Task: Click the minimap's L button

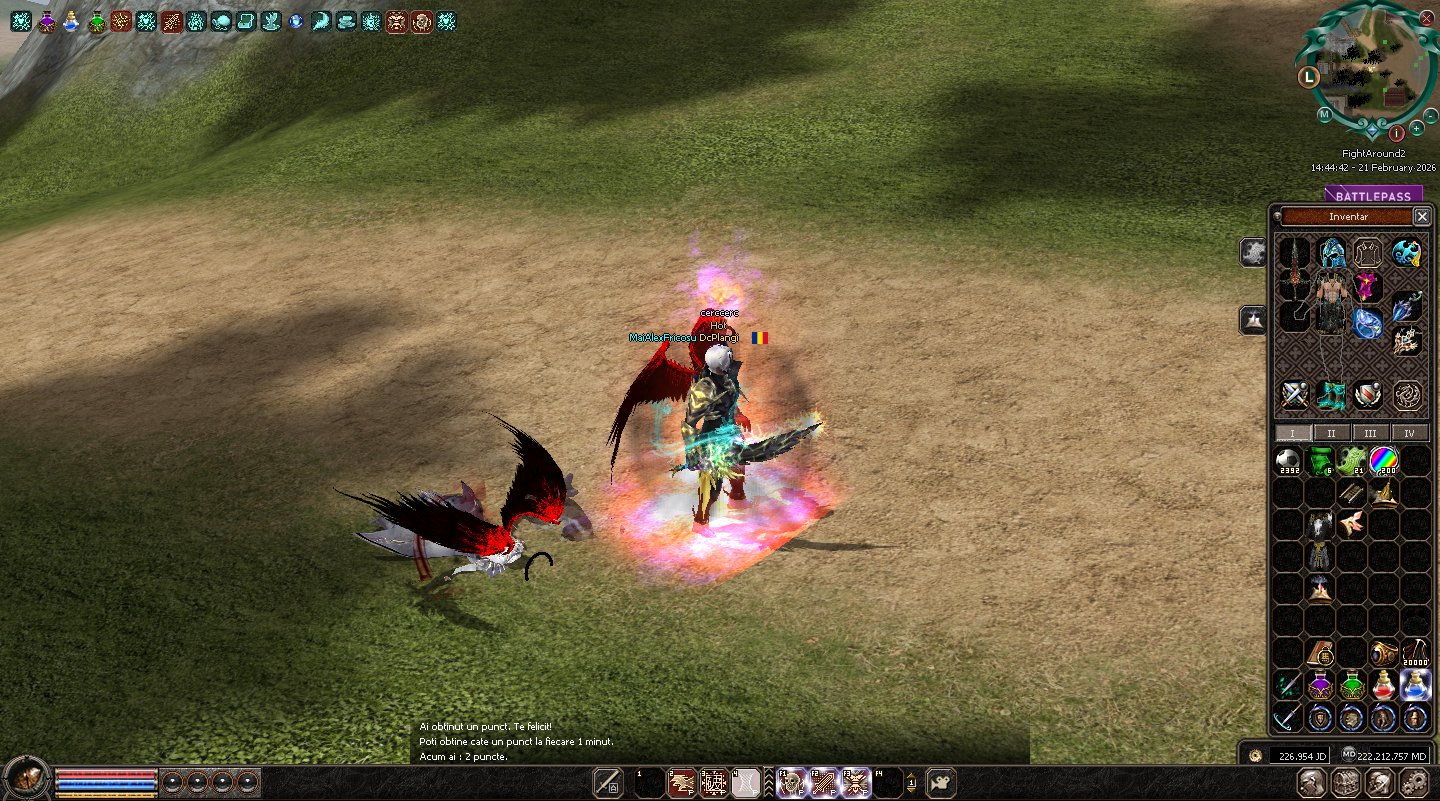Action: point(1308,76)
